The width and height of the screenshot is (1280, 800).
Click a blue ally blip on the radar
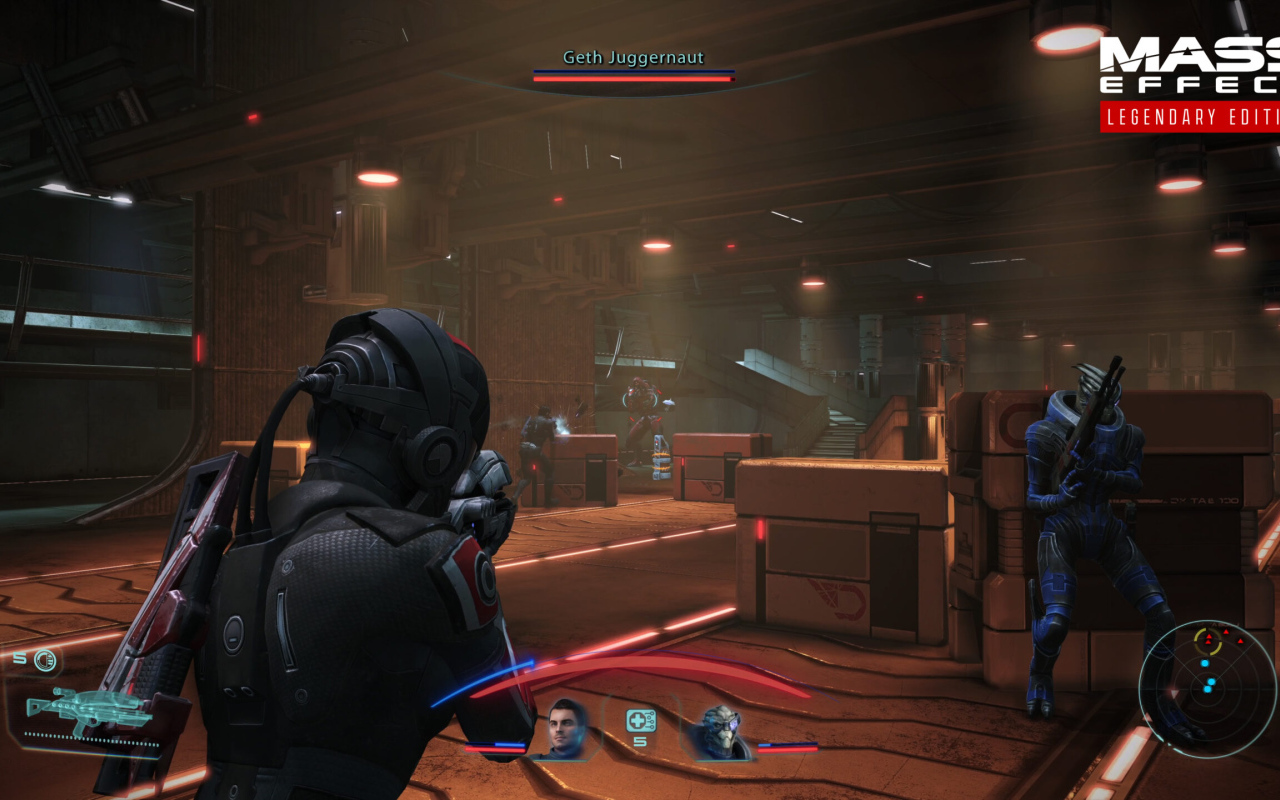(1205, 663)
